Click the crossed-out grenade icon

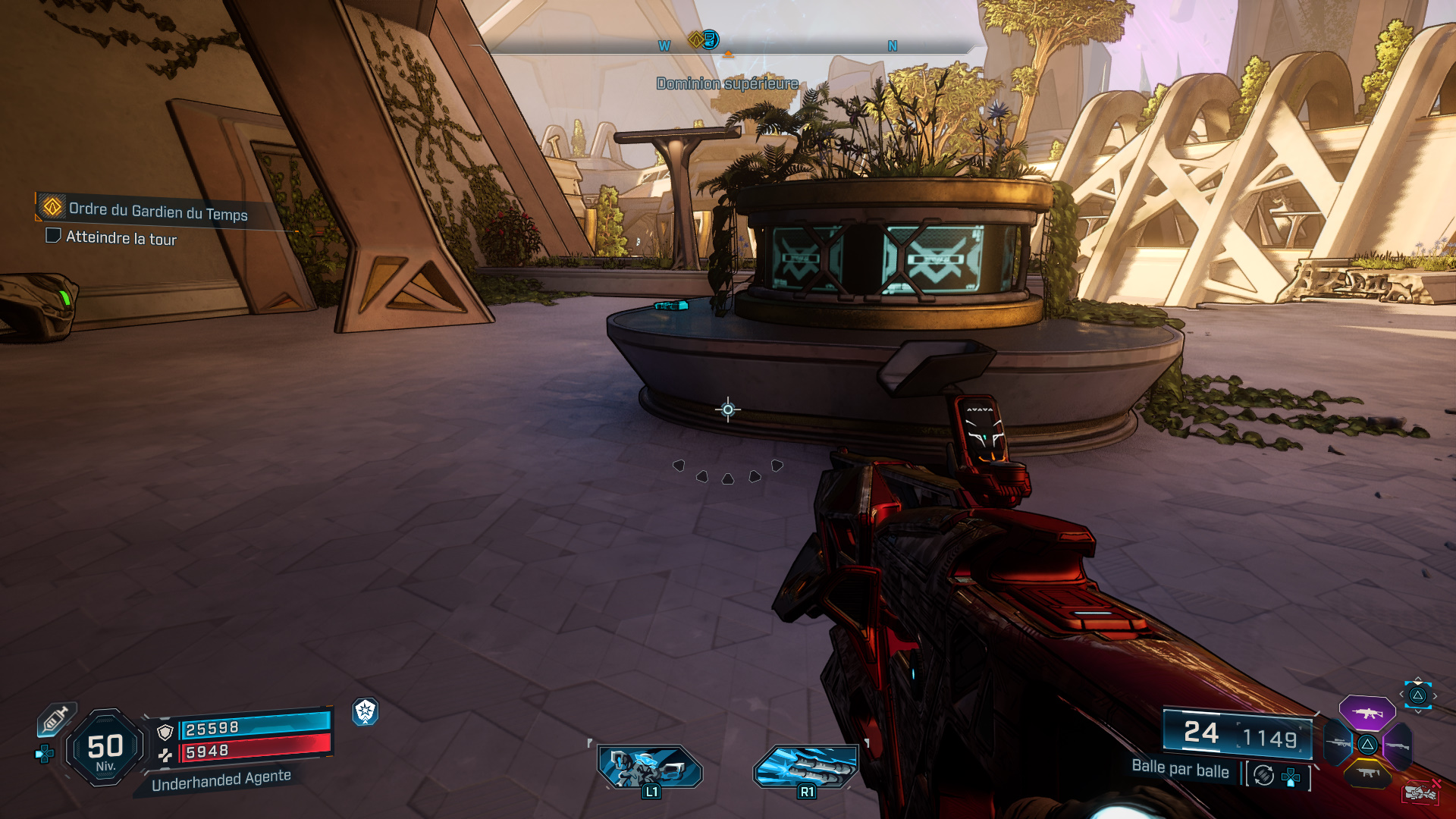(1421, 791)
